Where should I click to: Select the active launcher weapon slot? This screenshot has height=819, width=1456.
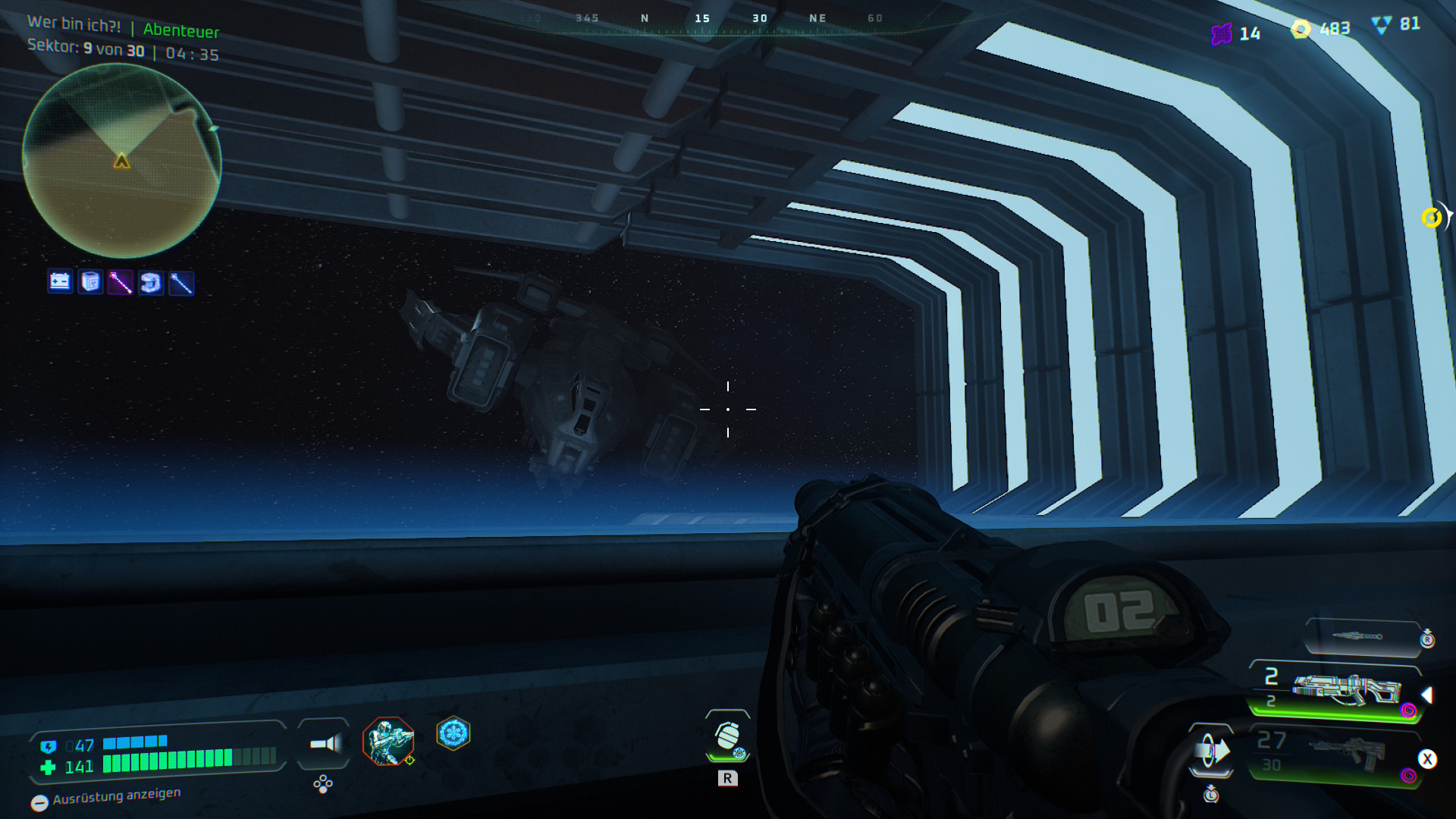1336,690
